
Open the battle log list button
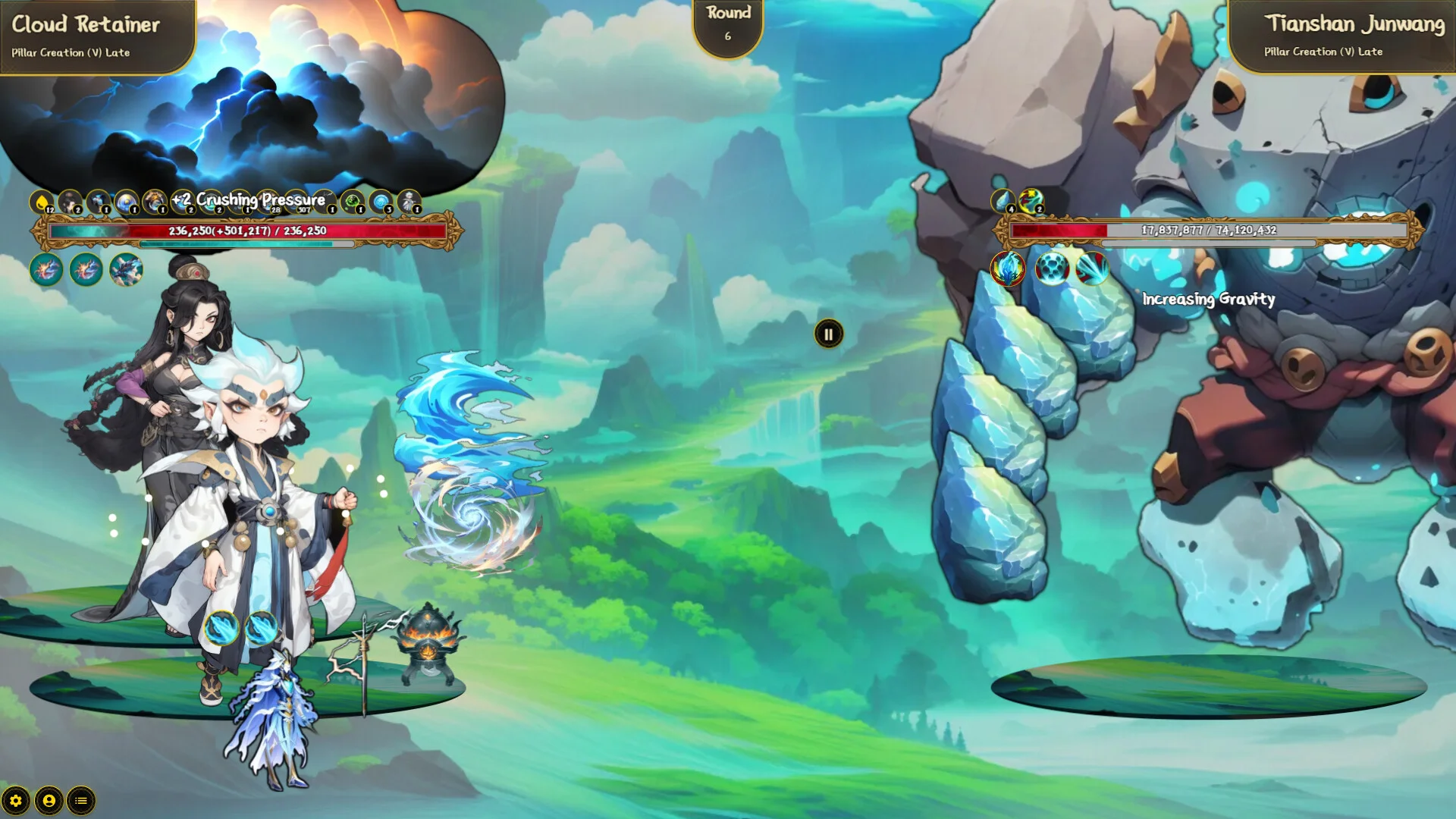click(81, 801)
